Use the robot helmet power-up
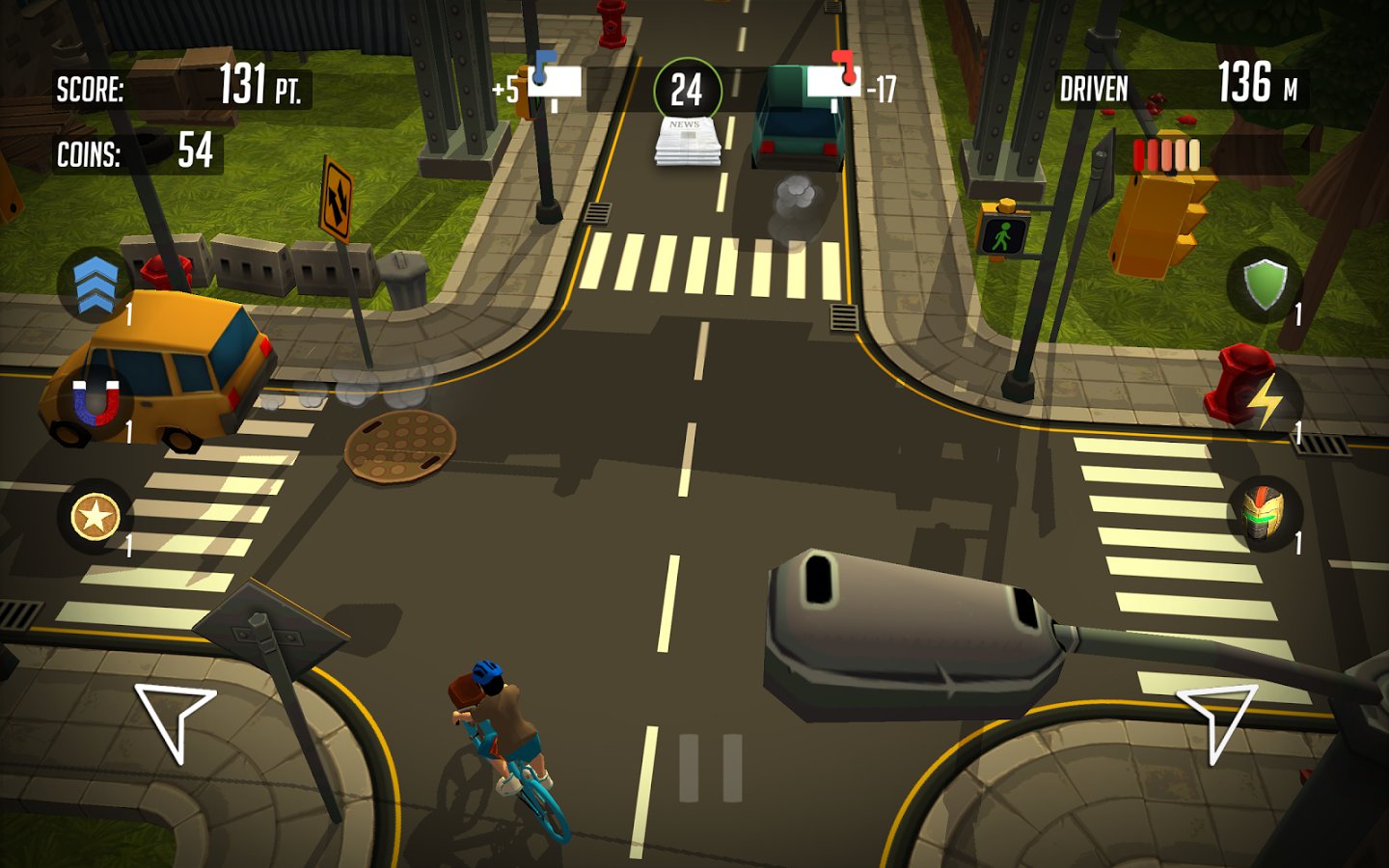The image size is (1389, 868). pos(1265,514)
